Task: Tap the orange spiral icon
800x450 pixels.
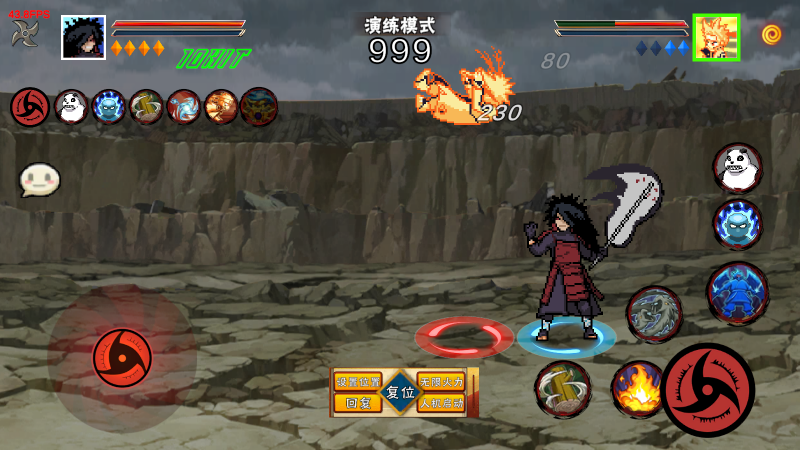Action: [771, 36]
